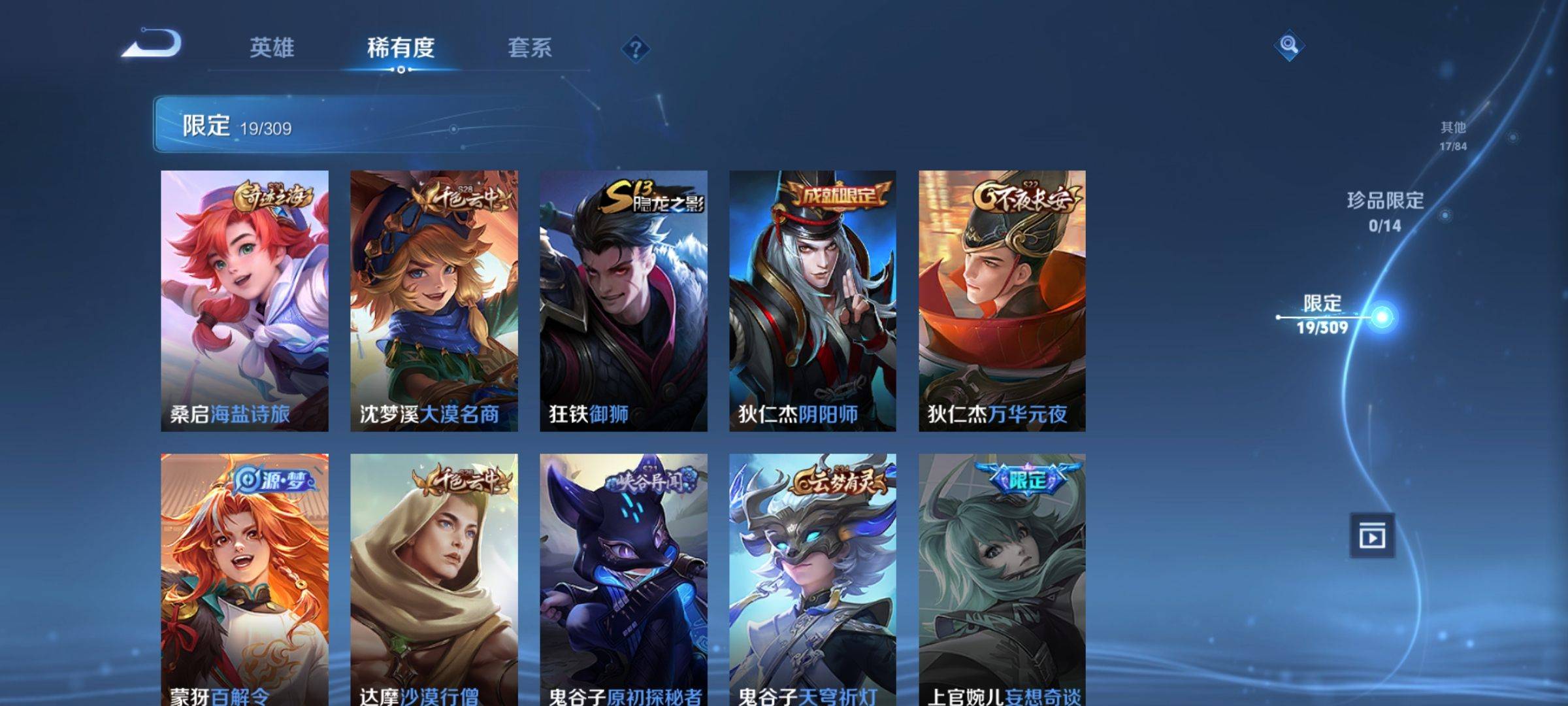Select the 桑启 海盐诗旅 skin card

[x=244, y=301]
